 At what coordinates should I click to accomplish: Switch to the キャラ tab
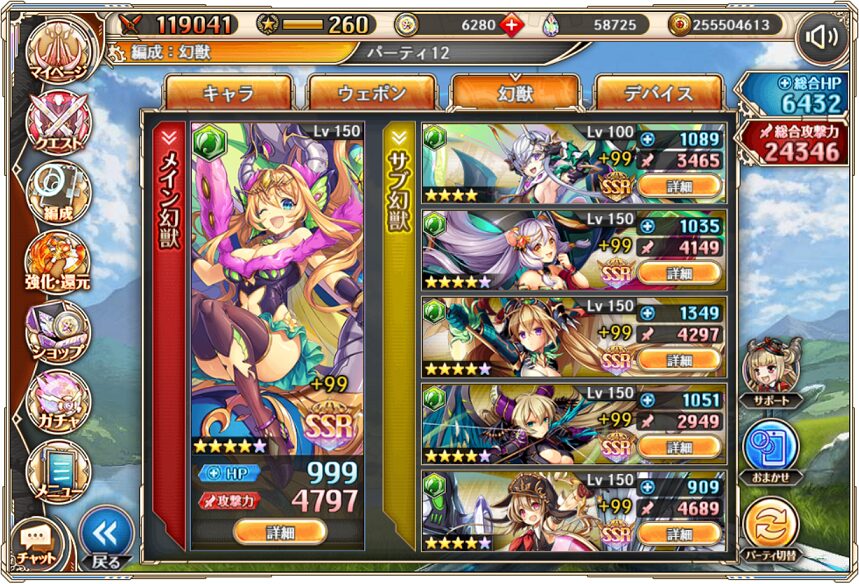click(x=228, y=93)
